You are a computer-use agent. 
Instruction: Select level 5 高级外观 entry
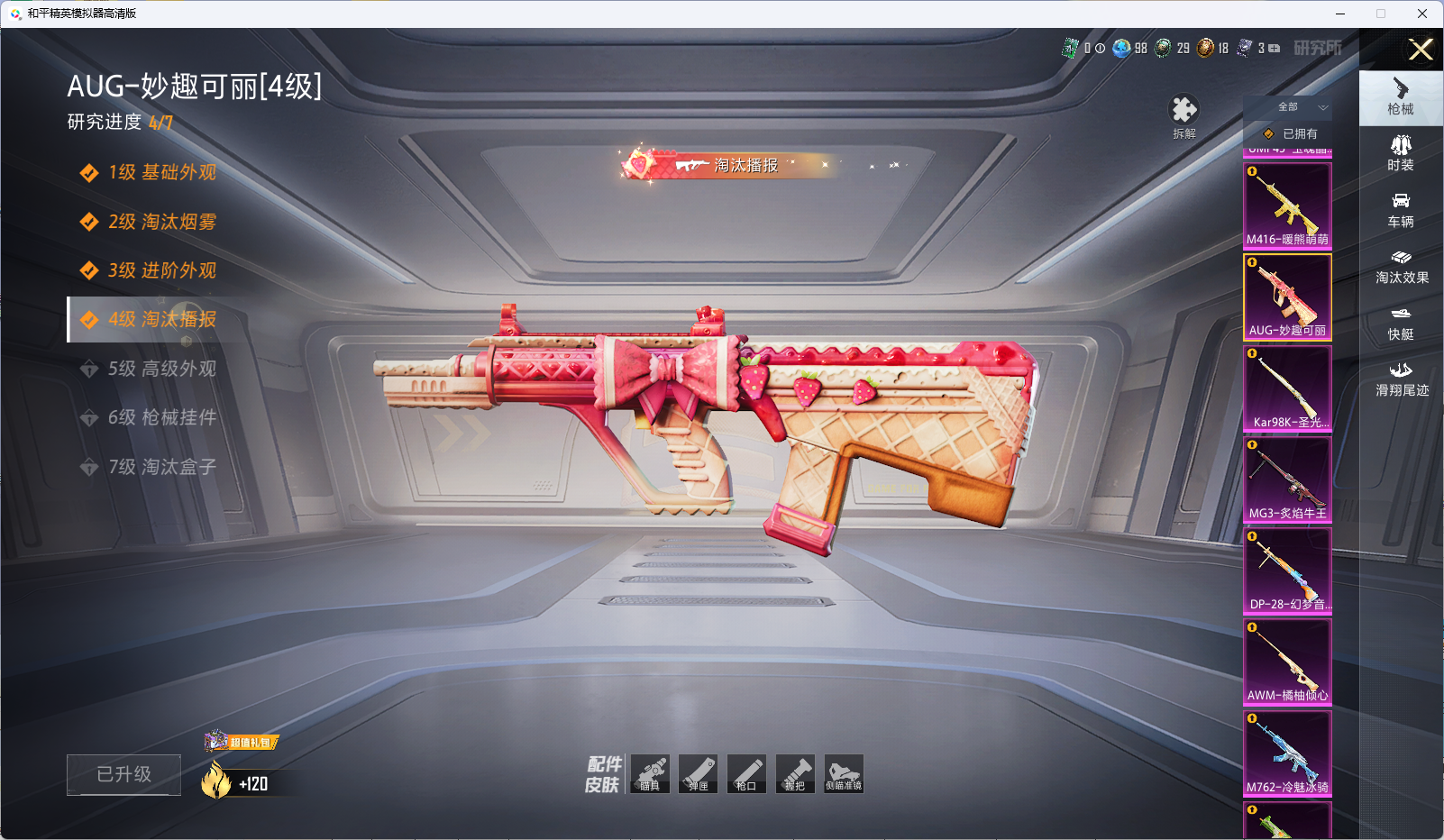162,369
